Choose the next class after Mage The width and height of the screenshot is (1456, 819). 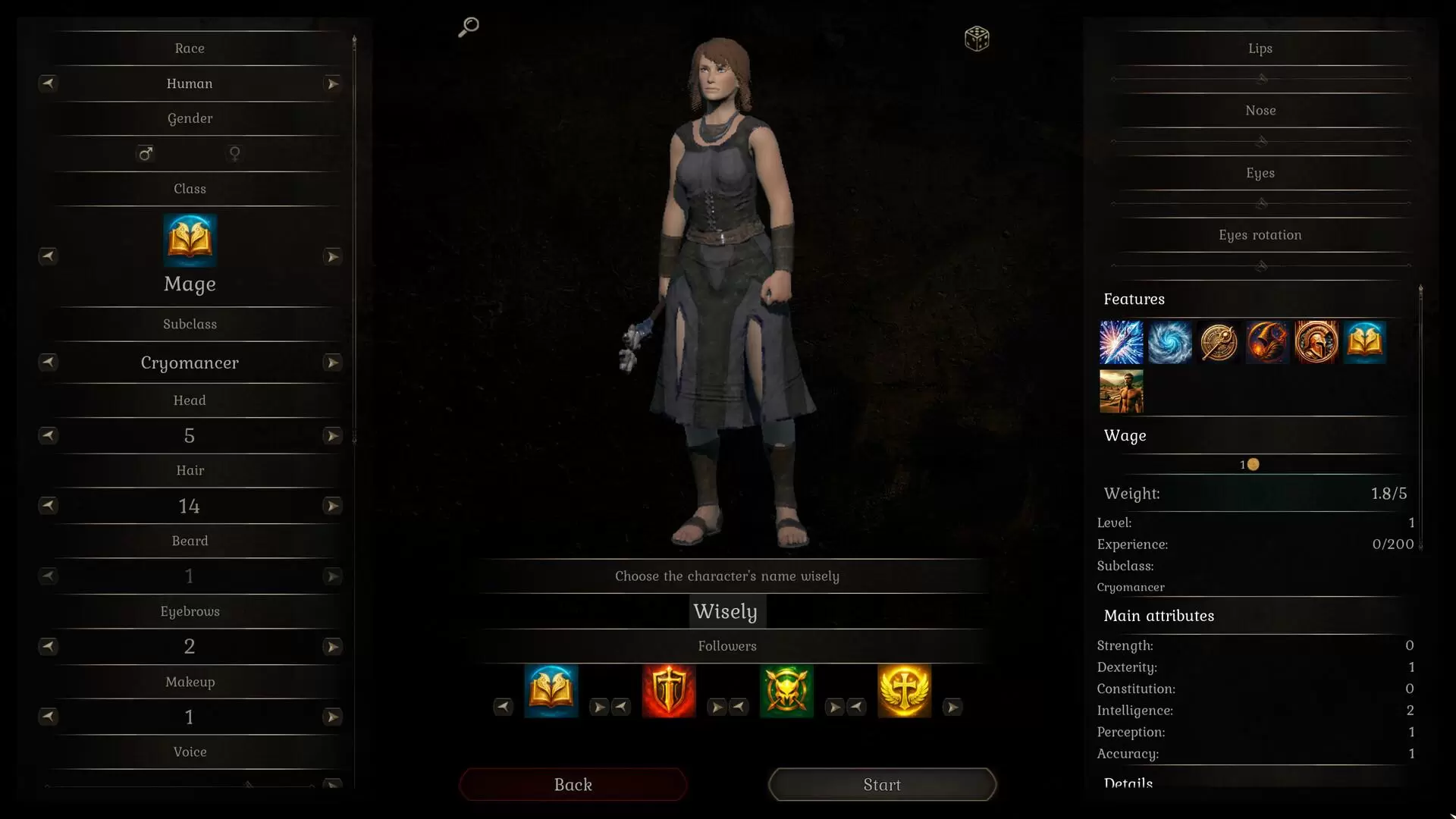[332, 257]
